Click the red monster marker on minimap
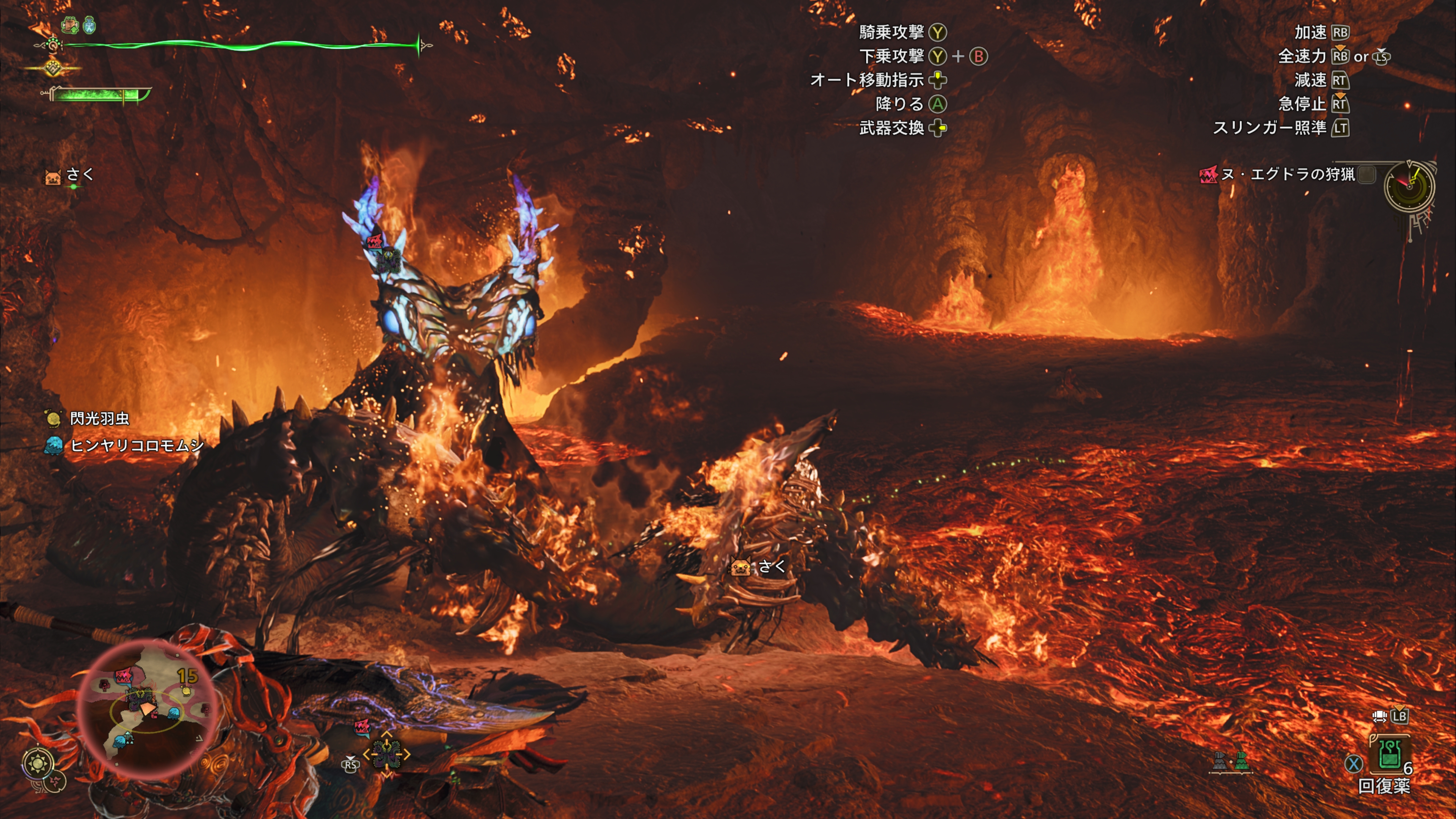Screen dimensions: 1456x819 [x=123, y=675]
